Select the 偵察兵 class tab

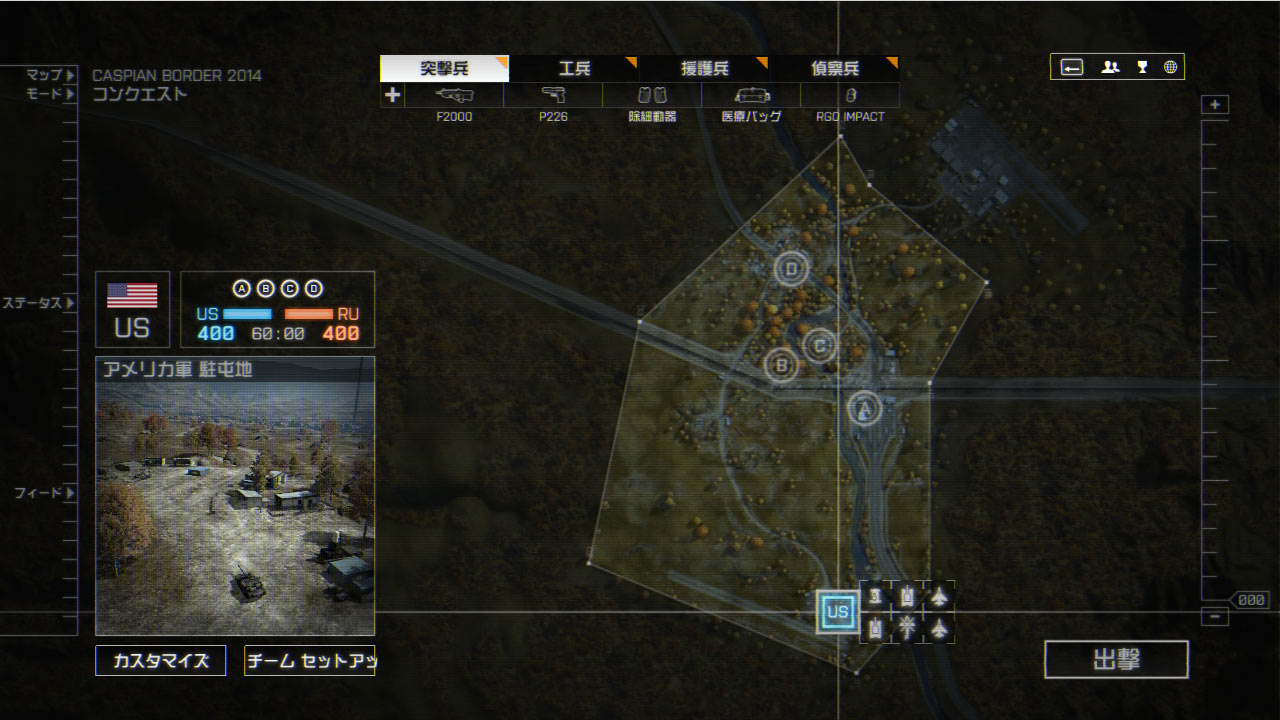click(x=835, y=69)
